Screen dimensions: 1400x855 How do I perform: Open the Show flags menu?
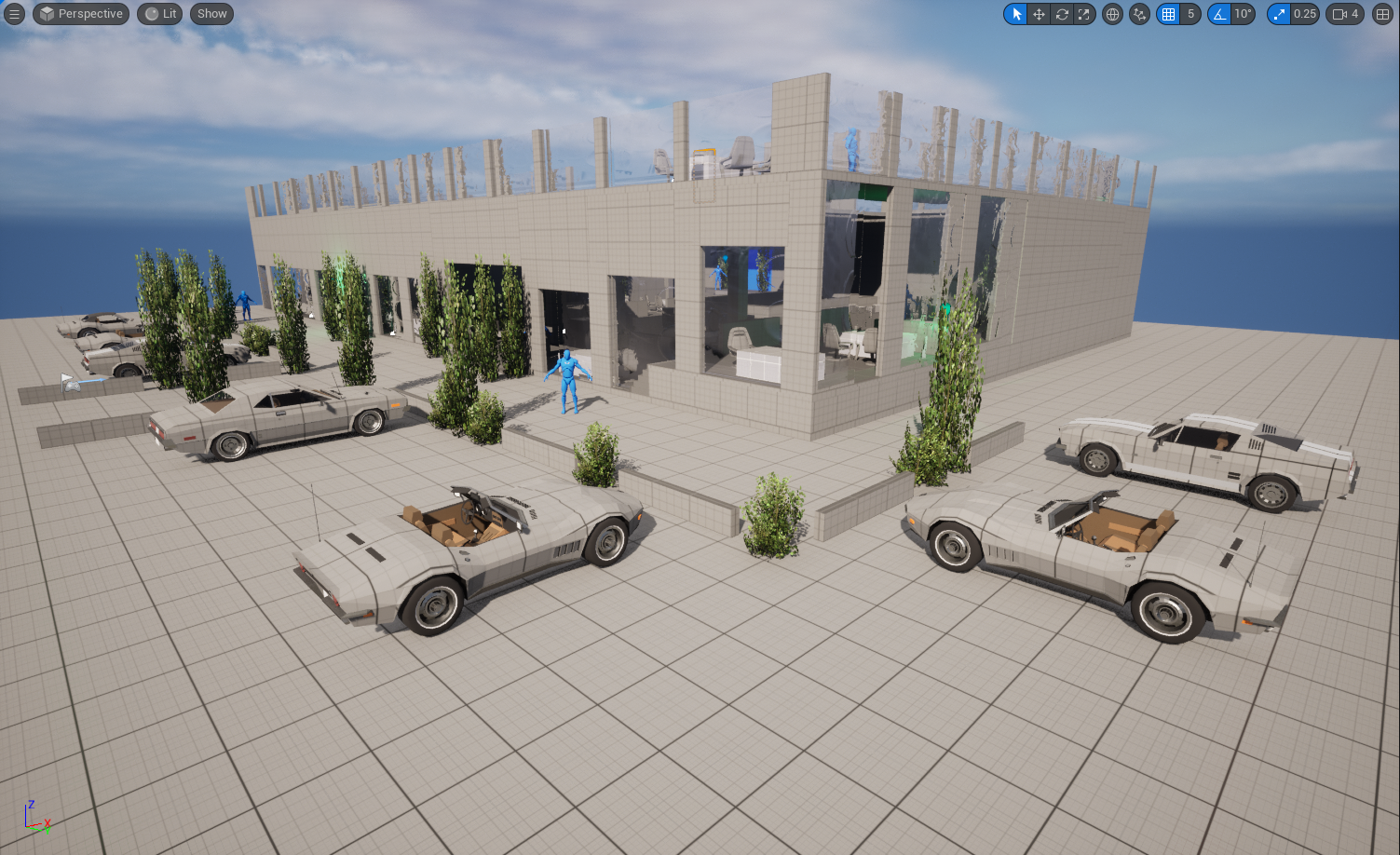[x=211, y=14]
